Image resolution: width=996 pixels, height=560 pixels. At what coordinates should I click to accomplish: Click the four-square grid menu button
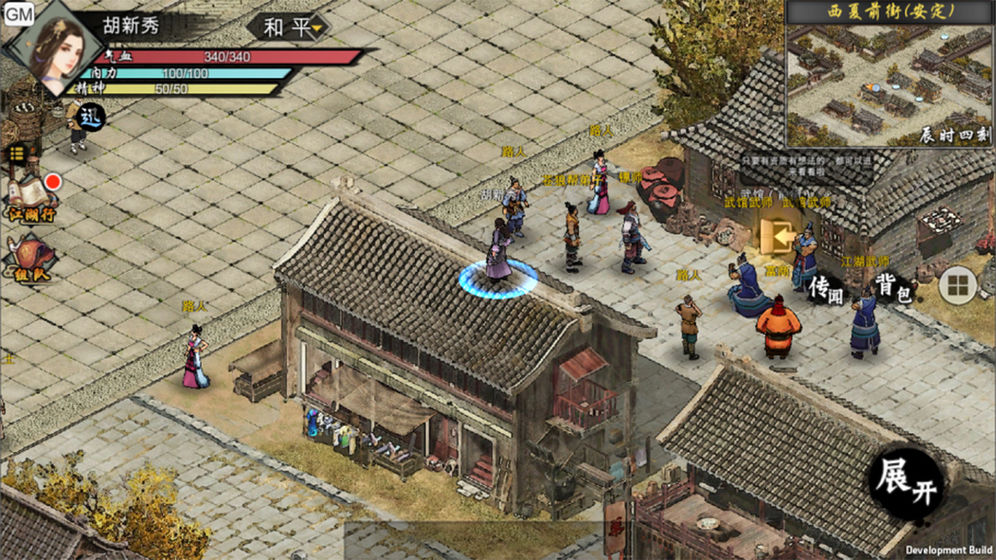[957, 286]
